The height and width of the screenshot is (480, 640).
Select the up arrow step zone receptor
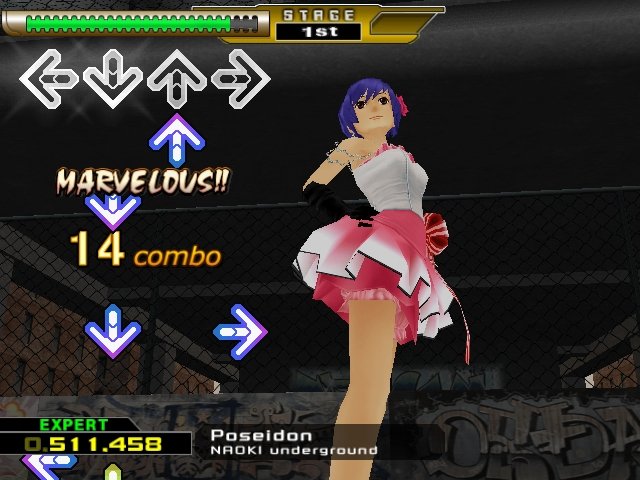(177, 77)
